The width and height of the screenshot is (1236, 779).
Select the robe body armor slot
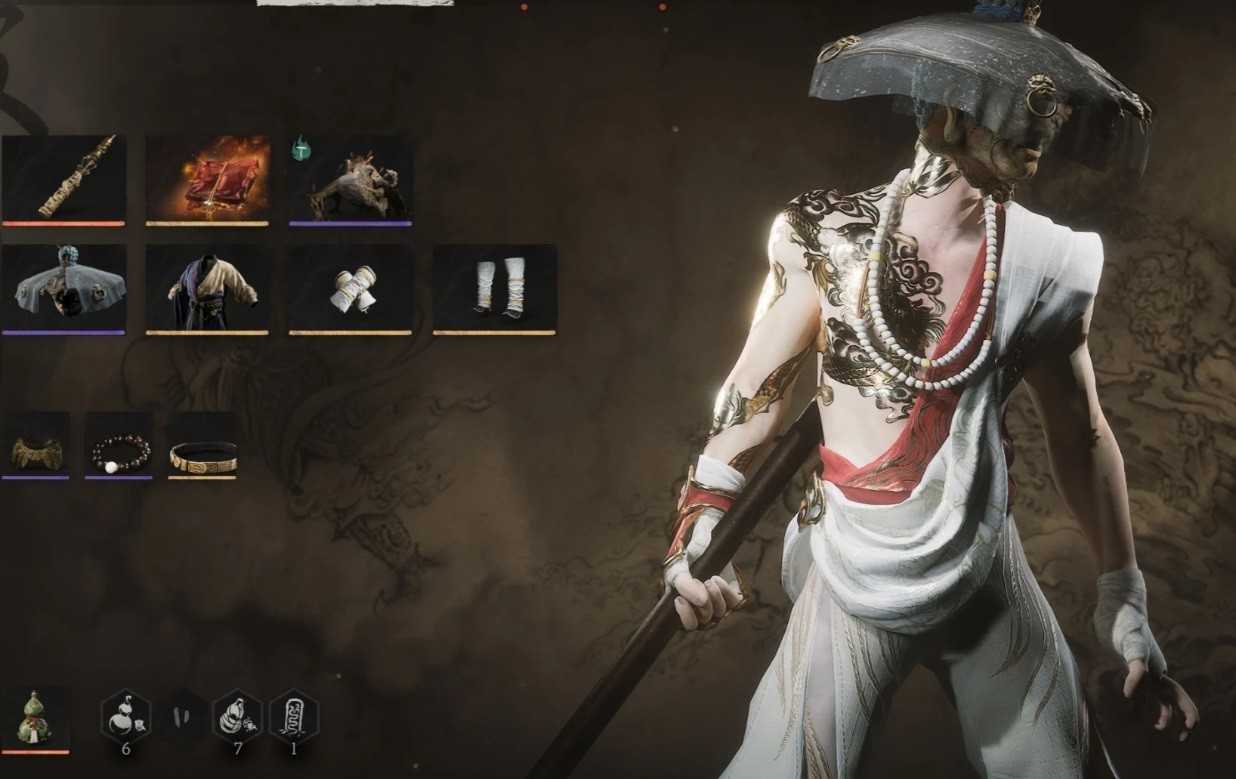coord(207,287)
